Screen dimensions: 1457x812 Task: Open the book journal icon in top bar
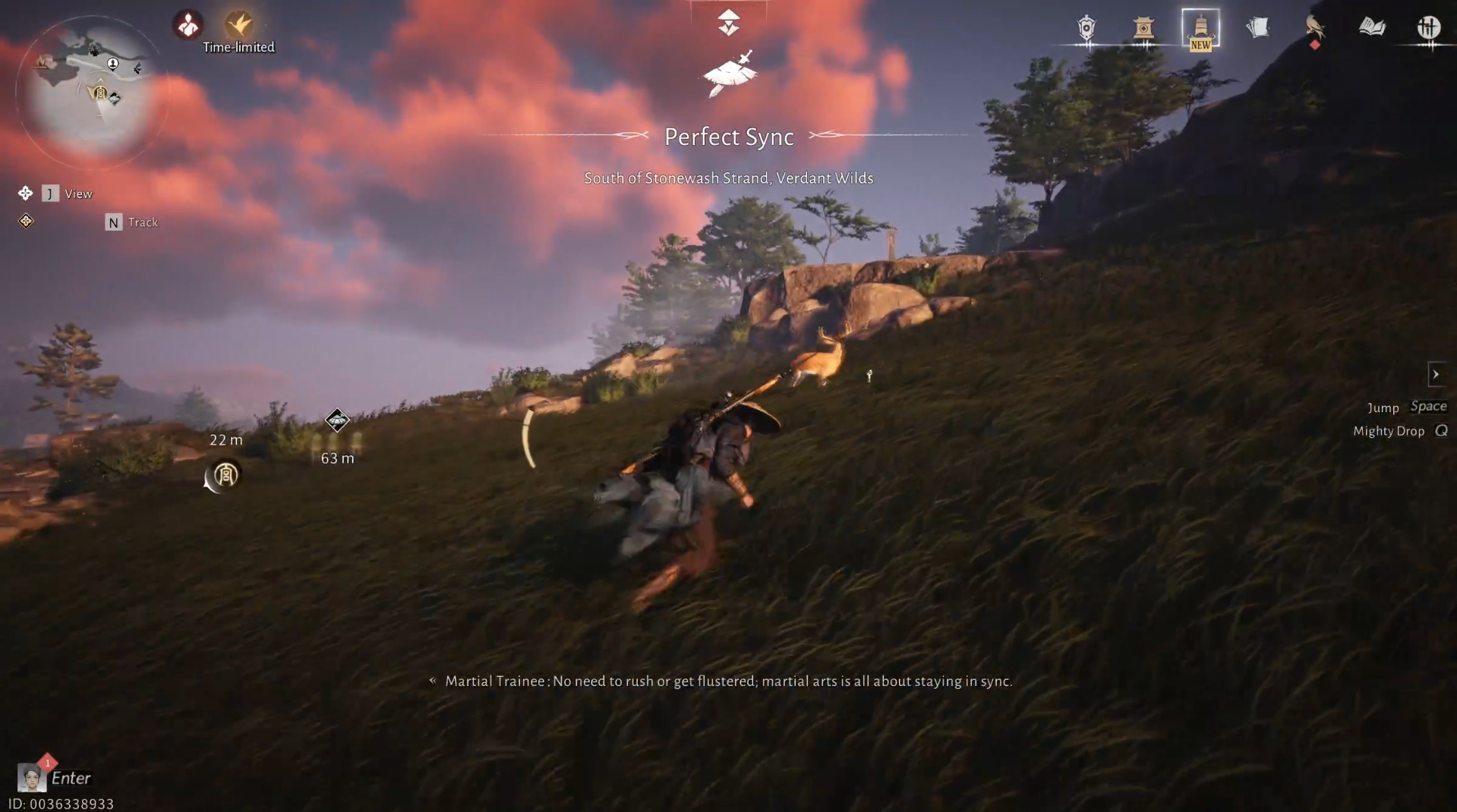[1373, 27]
